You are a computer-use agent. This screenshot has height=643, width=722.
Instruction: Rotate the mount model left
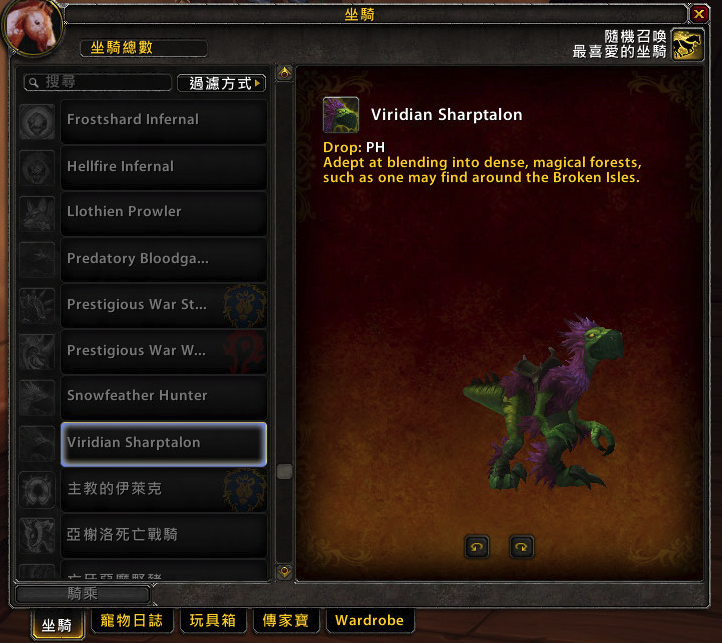tap(477, 547)
